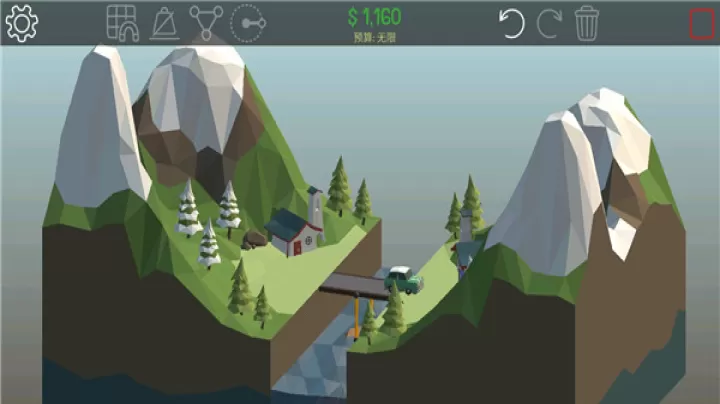Delete the bridge with trash can
Screen dimensions: 720x404
click(x=587, y=22)
